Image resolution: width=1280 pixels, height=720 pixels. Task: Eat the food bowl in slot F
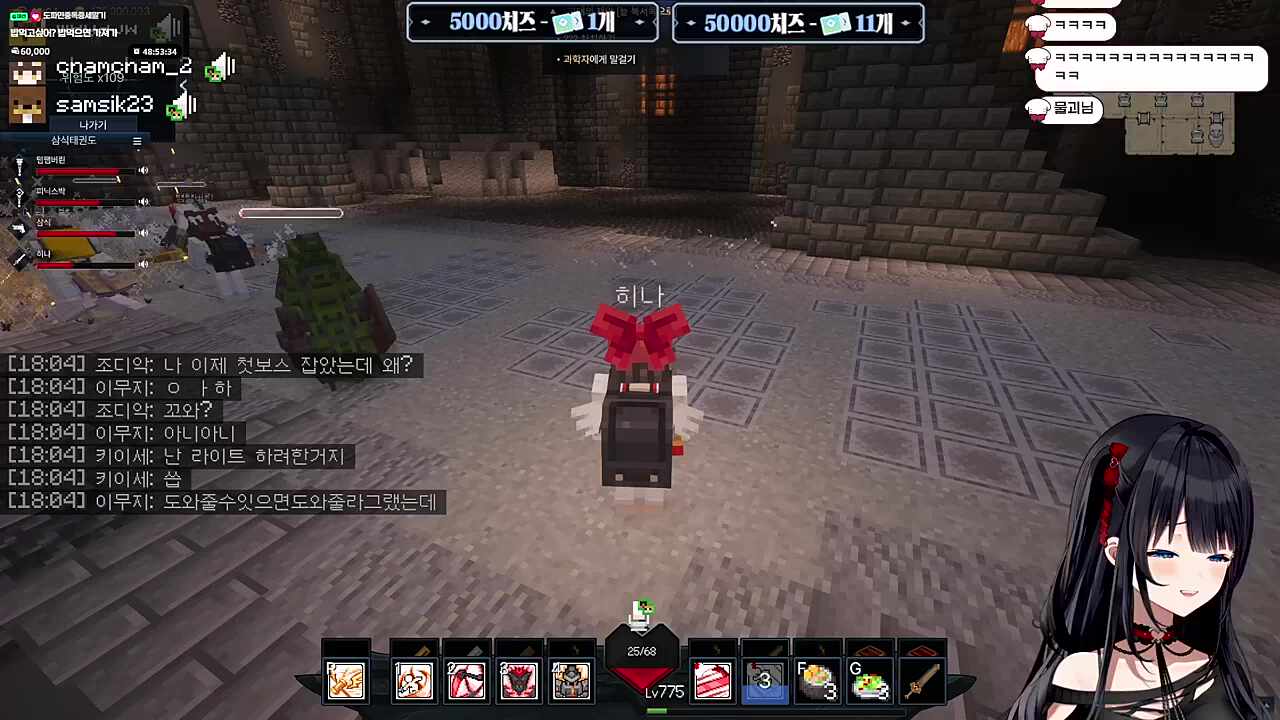point(817,680)
